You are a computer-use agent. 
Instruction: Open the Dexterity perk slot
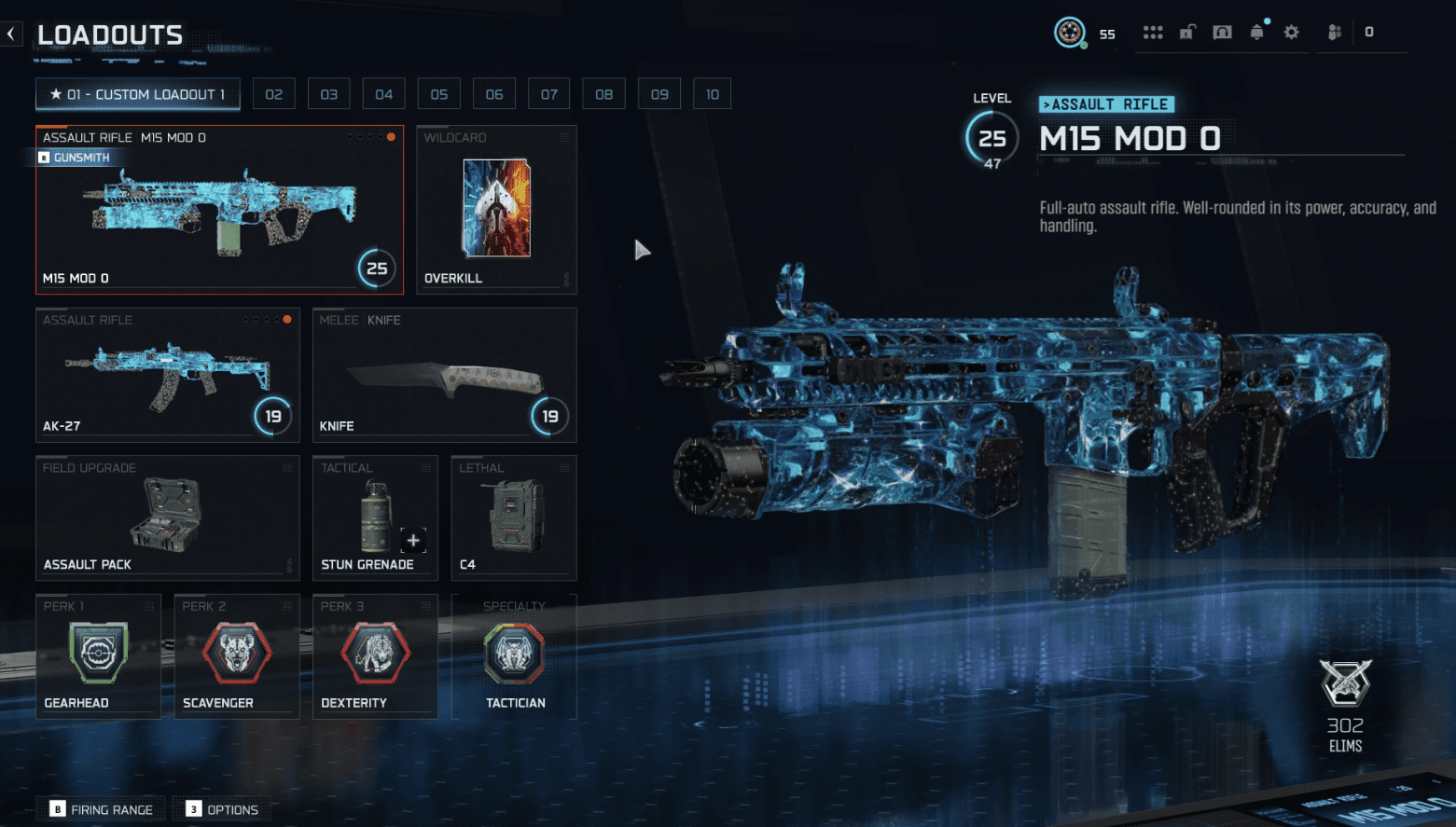375,656
